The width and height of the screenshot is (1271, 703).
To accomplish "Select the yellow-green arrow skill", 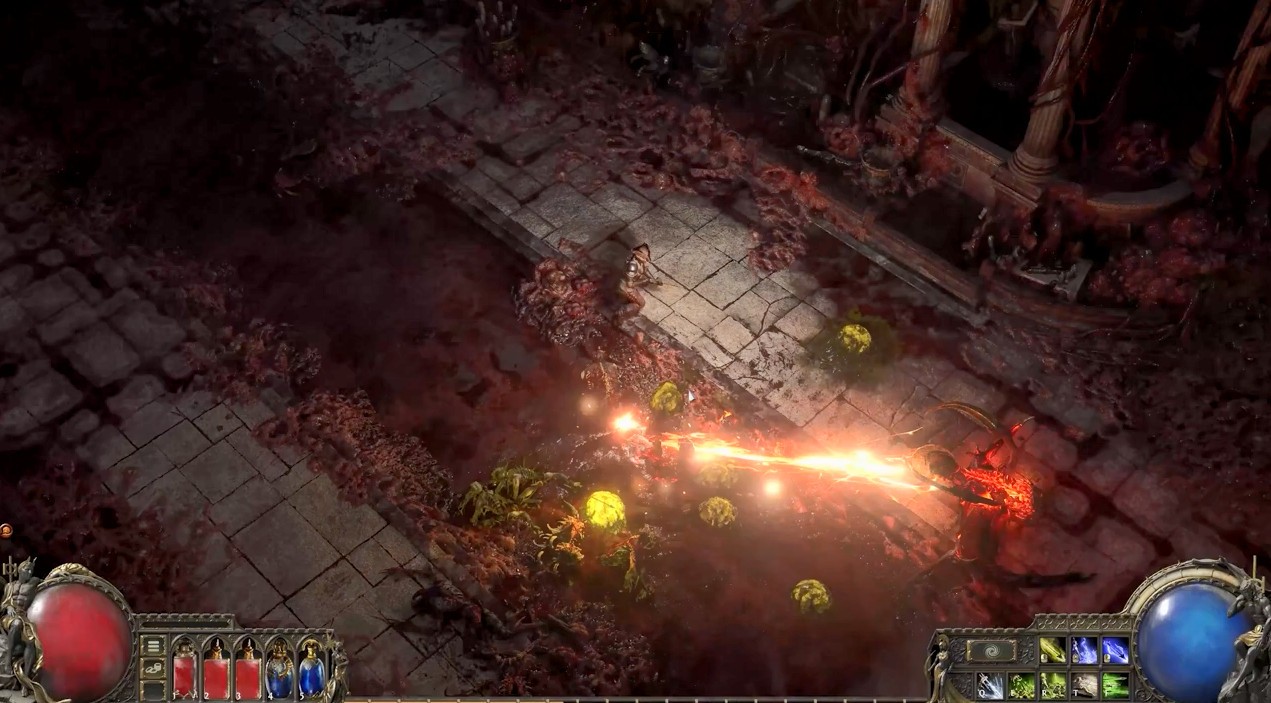I will click(1052, 650).
